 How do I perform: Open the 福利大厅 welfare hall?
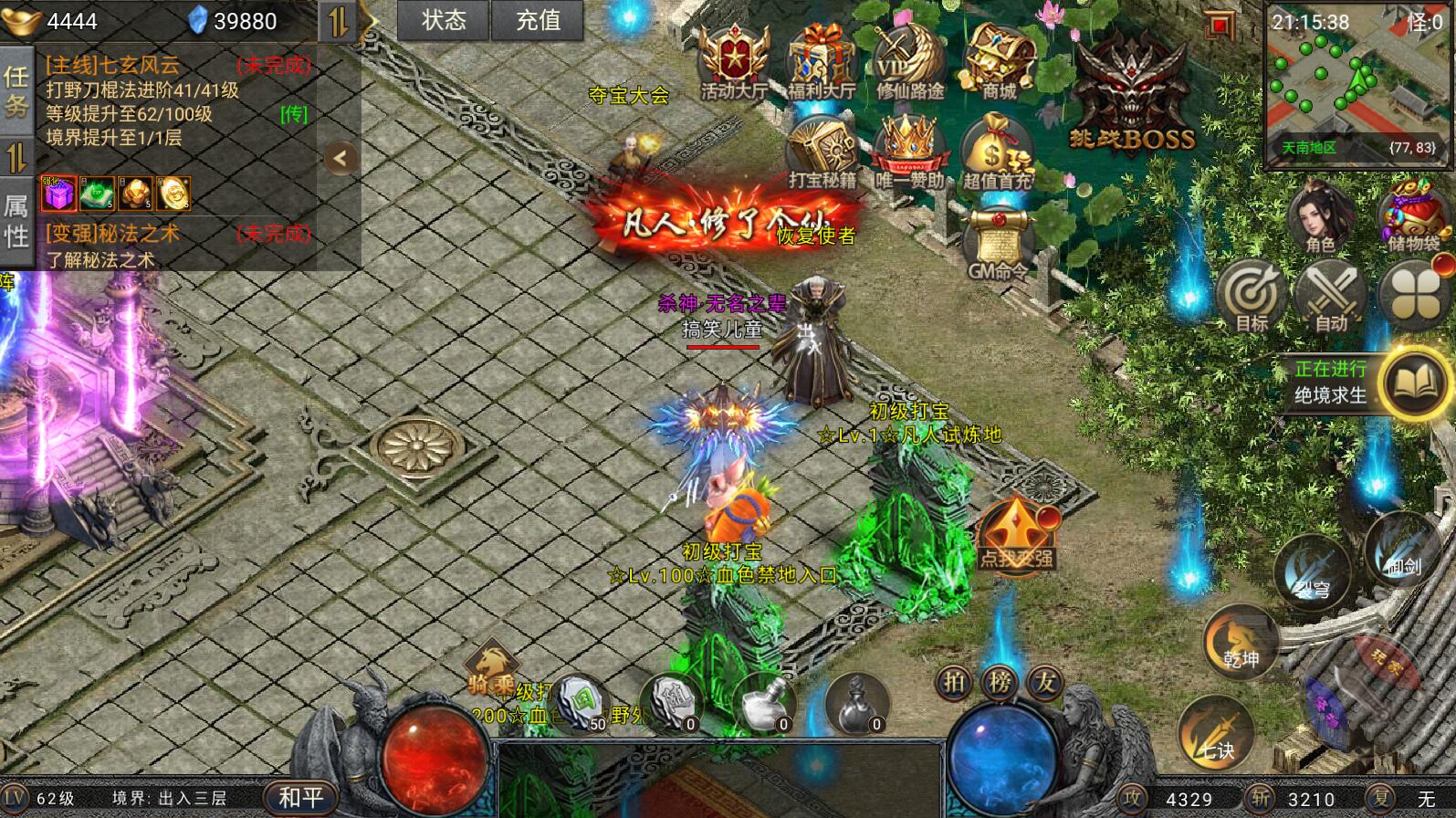(x=821, y=62)
